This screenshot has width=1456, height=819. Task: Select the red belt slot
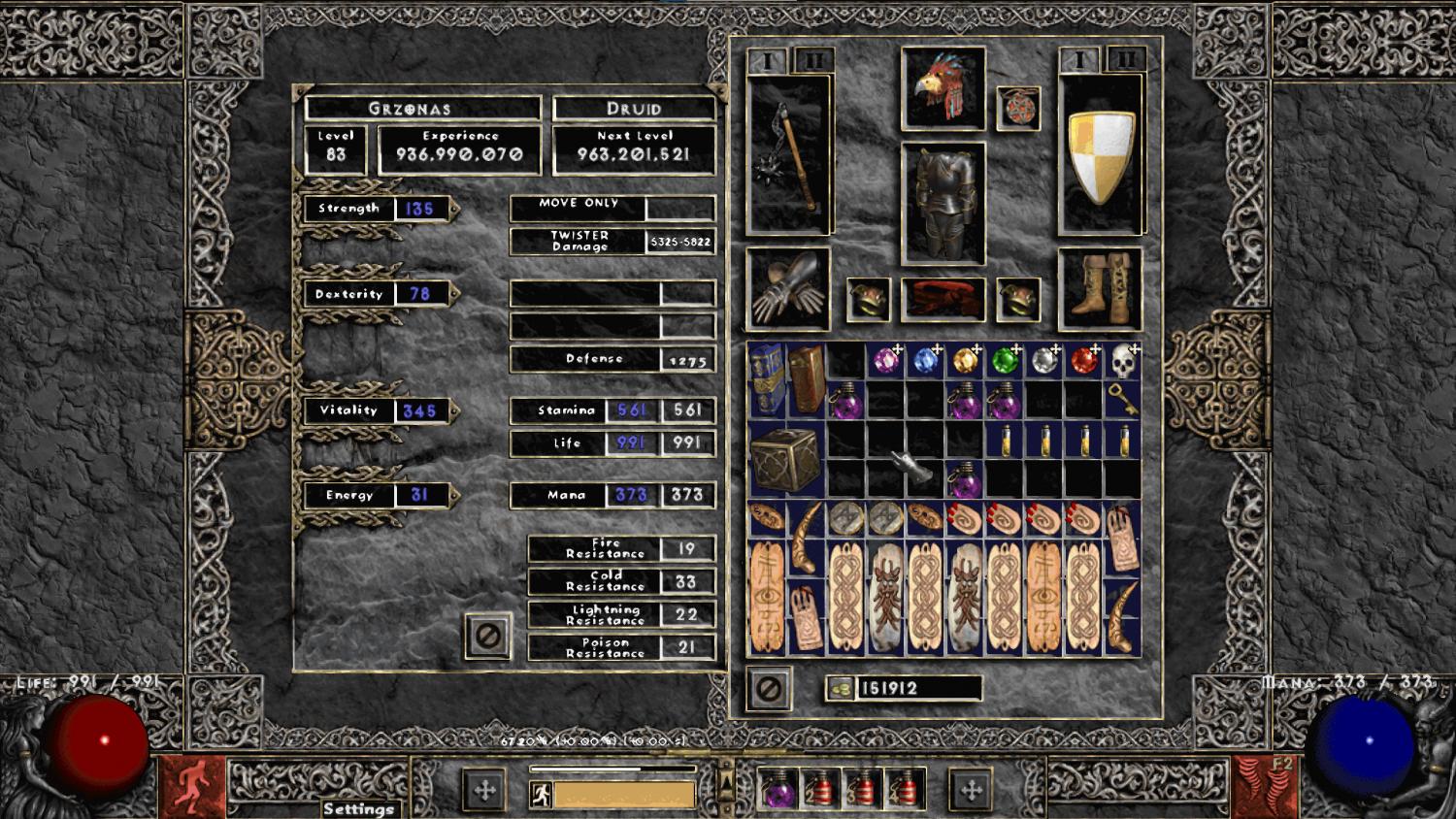943,299
